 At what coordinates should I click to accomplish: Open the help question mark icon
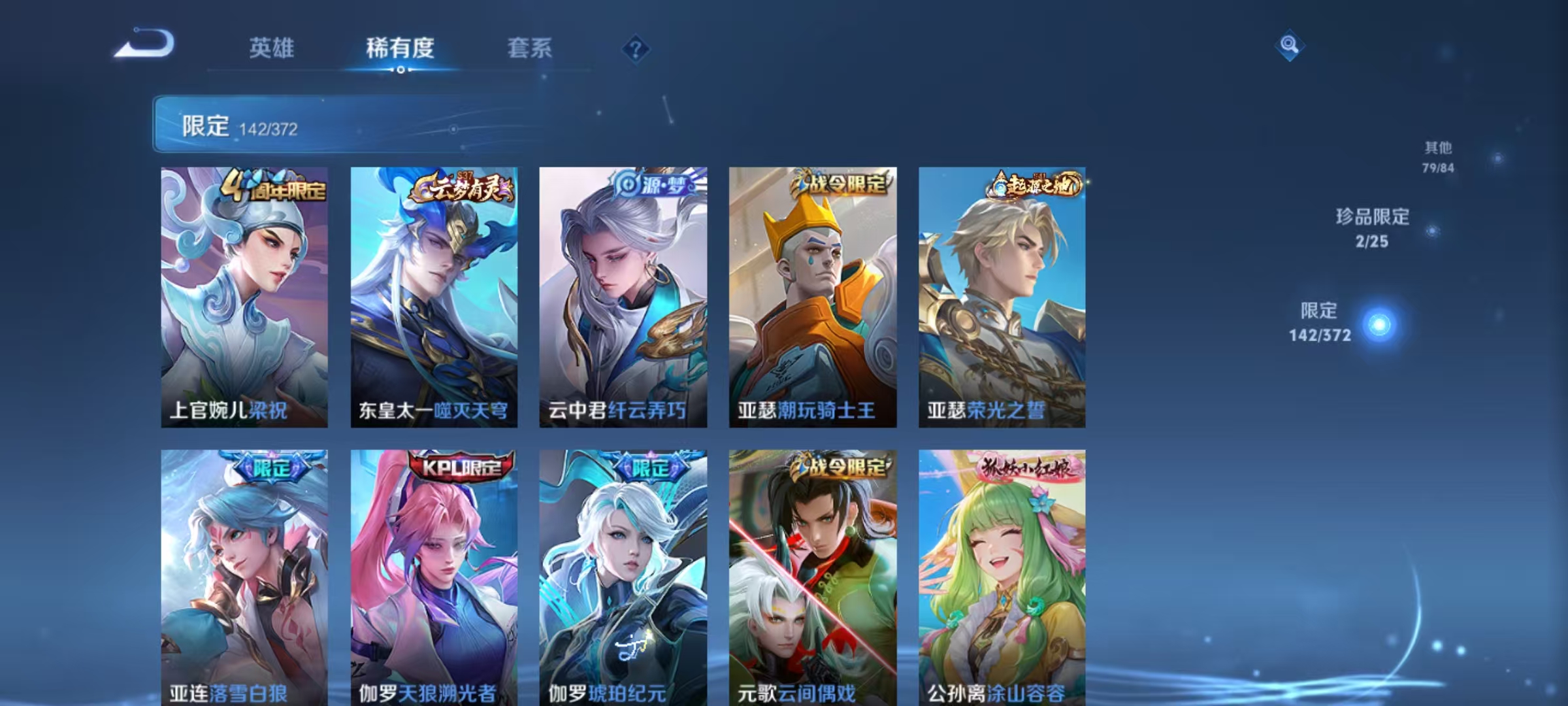637,47
